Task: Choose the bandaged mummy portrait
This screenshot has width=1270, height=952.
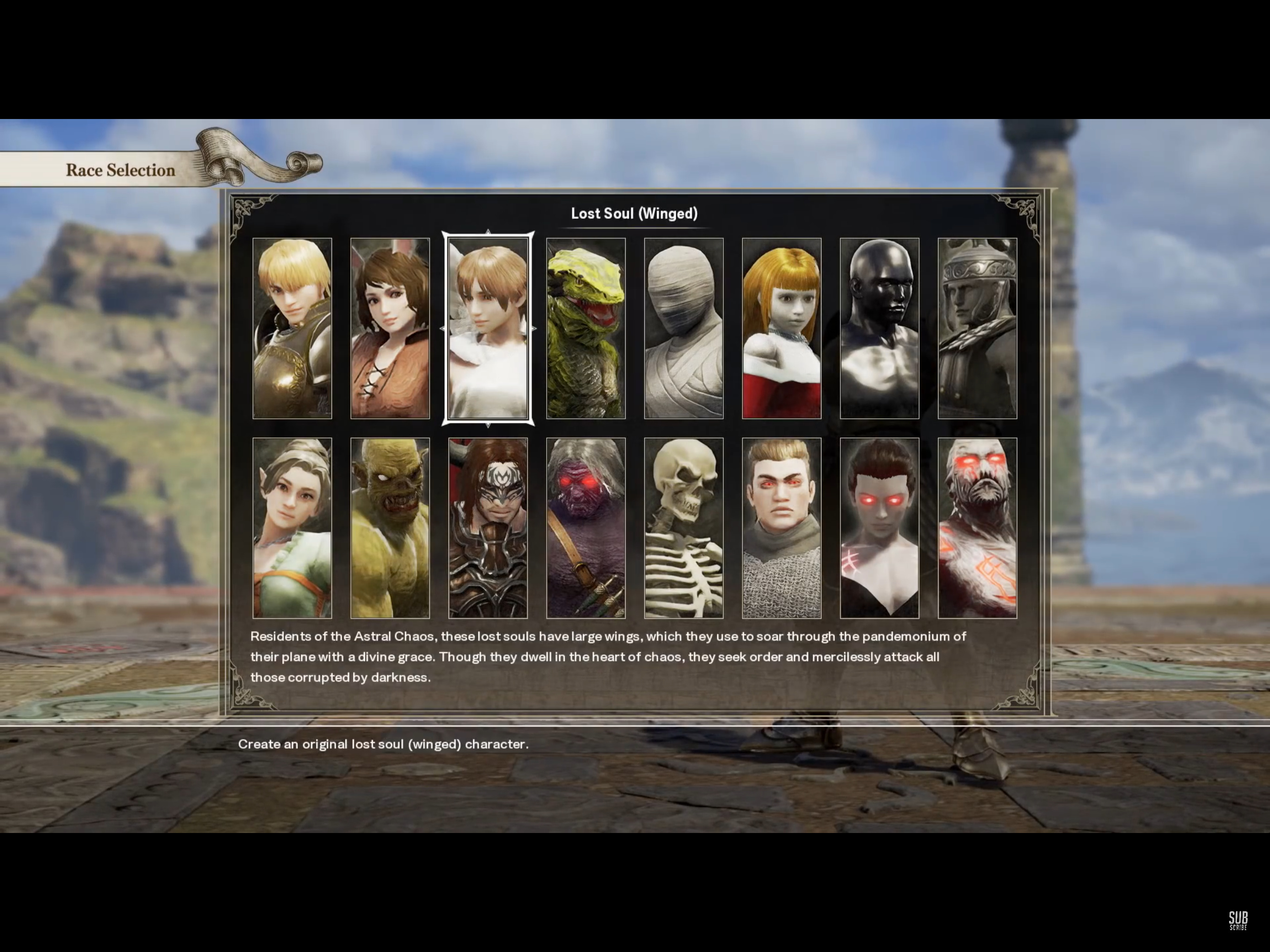Action: point(684,328)
